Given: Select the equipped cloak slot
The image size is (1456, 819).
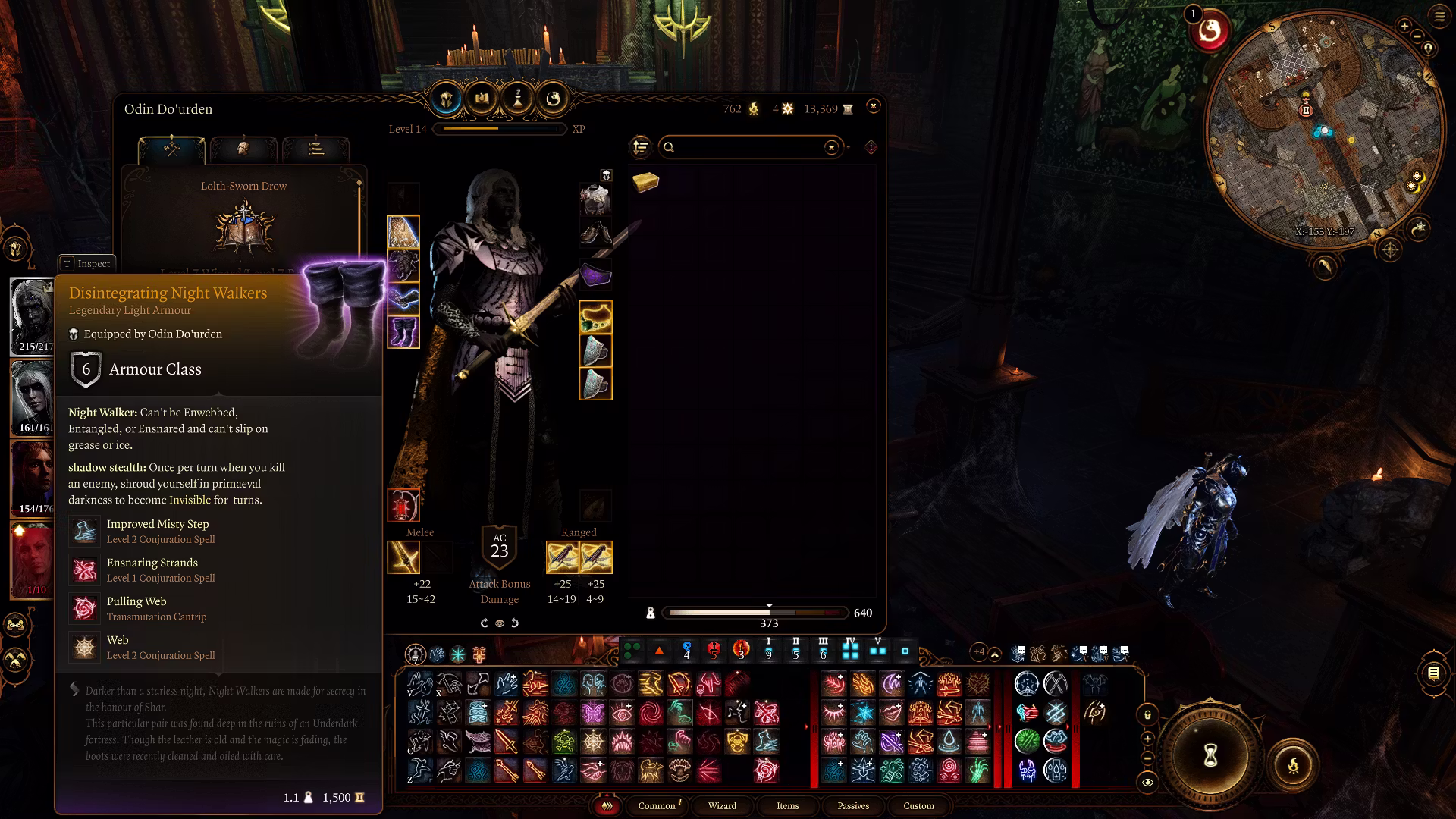Looking at the screenshot, I should pyautogui.click(x=403, y=232).
